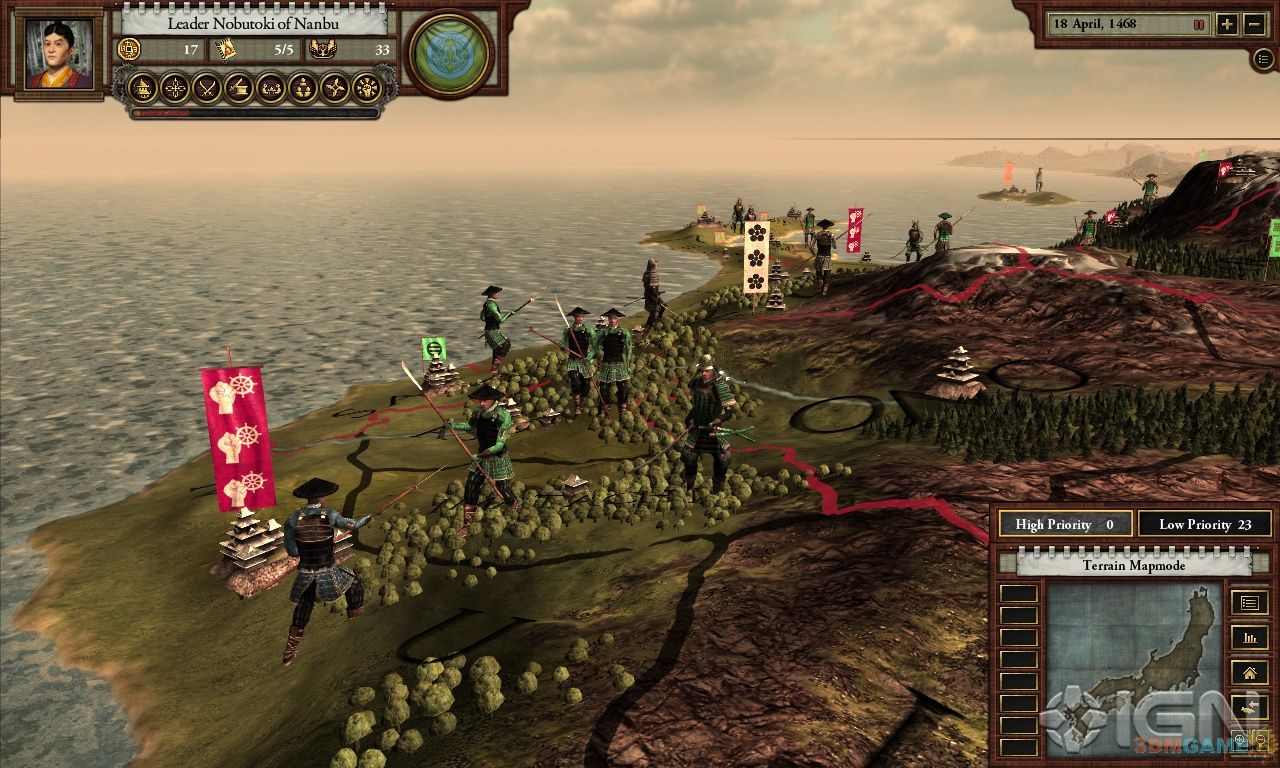
Task: Toggle pause on the date bar
Action: 1198,24
